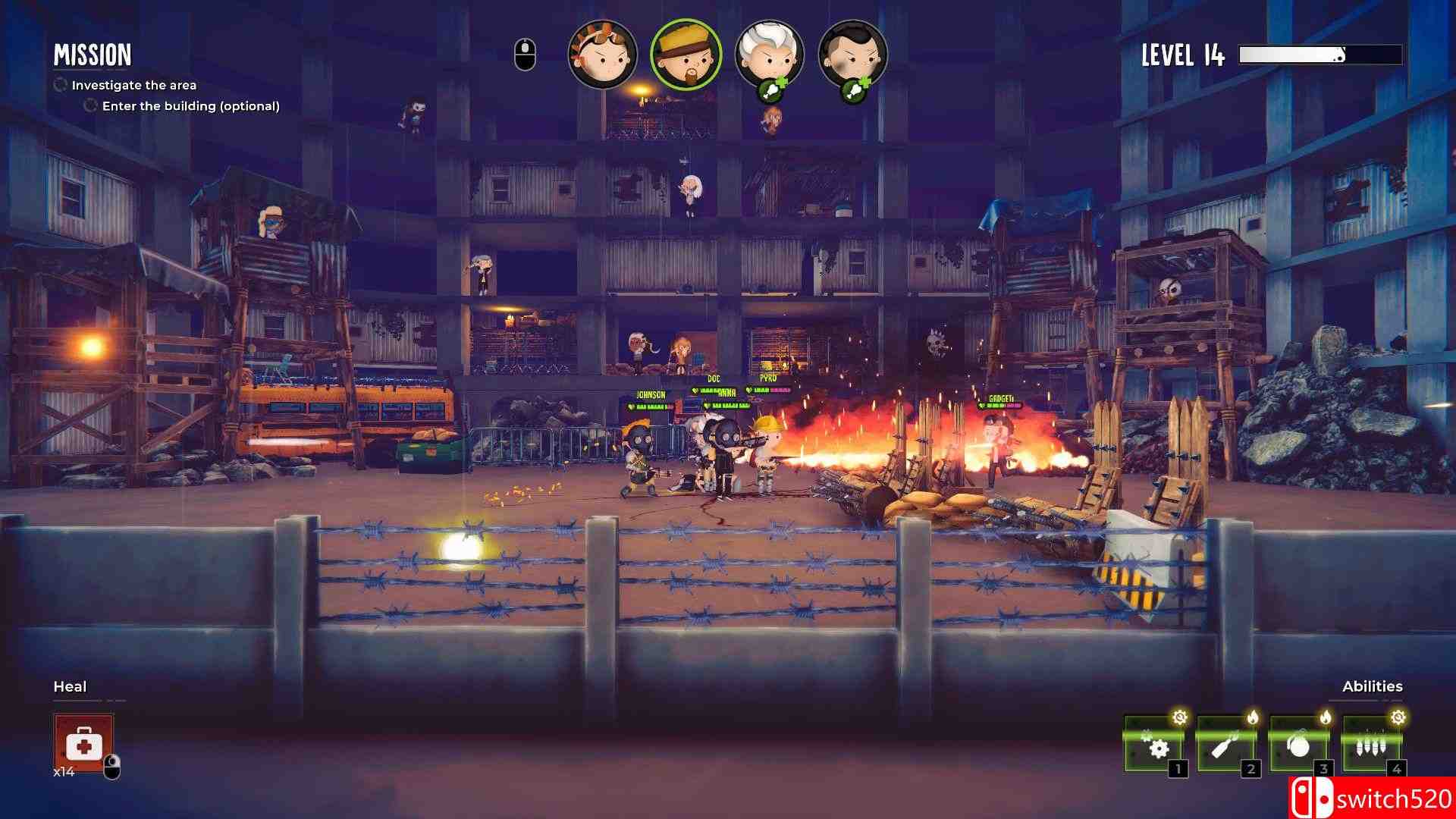The image size is (1456, 819).
Task: Click the circle marker beside Investigate the area
Action: coord(59,85)
